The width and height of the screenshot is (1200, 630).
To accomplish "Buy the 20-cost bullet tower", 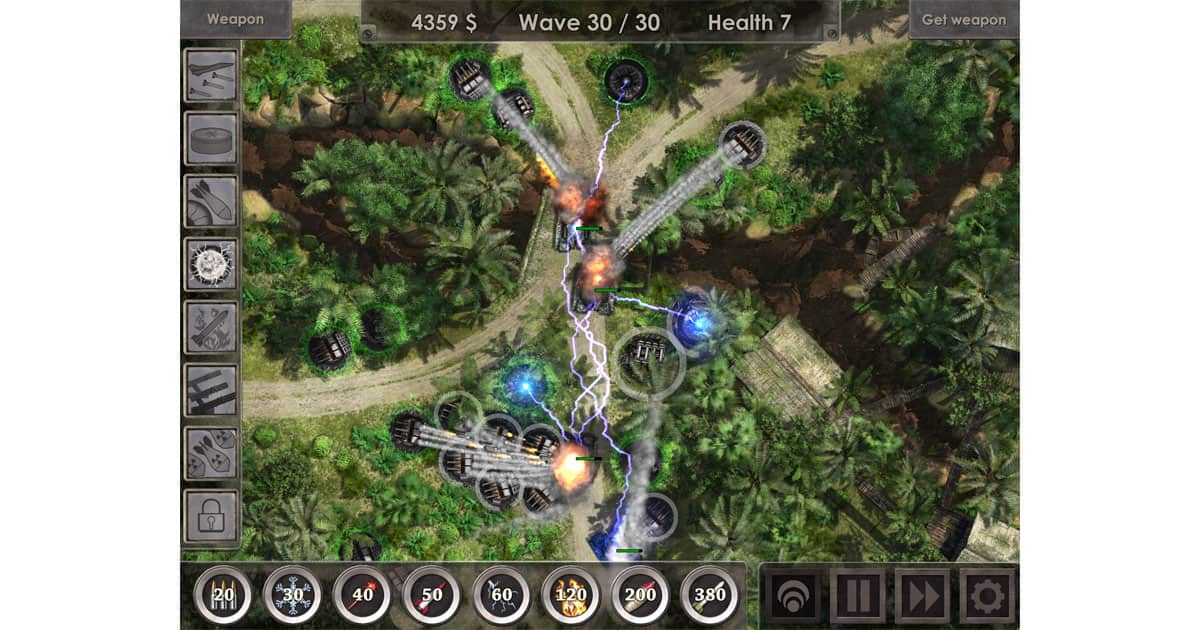I will pyautogui.click(x=222, y=595).
